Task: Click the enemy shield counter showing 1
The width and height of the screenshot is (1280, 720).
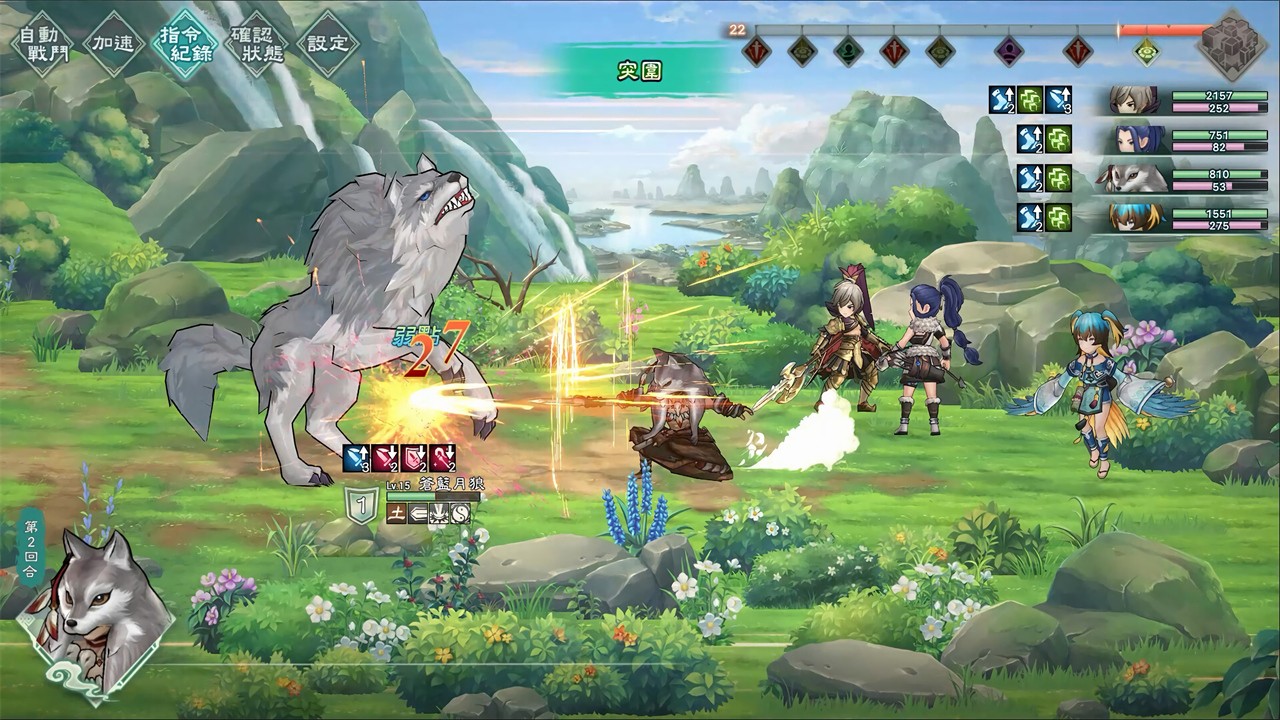Action: 361,501
